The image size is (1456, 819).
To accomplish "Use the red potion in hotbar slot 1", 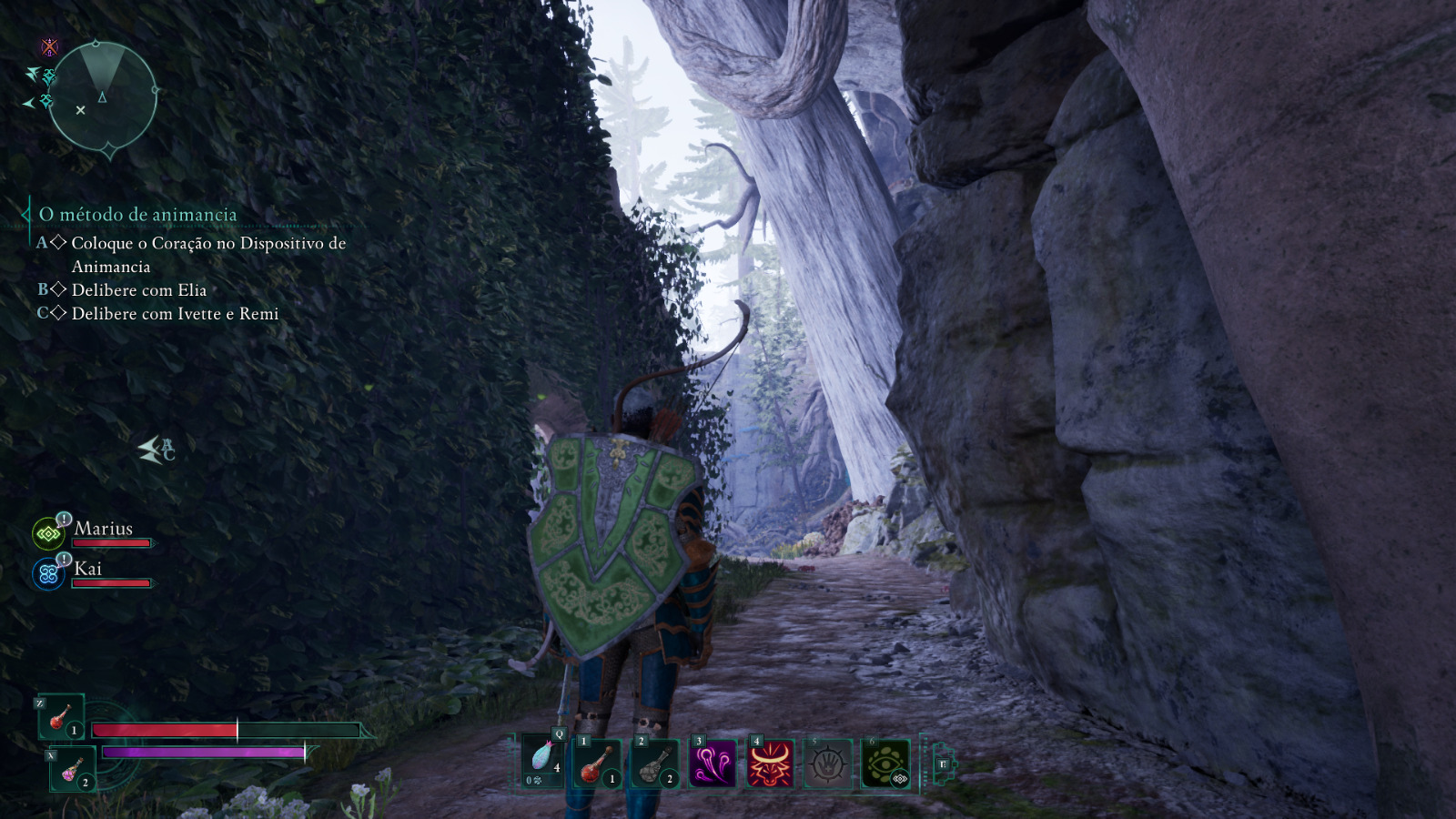I will pos(597,763).
